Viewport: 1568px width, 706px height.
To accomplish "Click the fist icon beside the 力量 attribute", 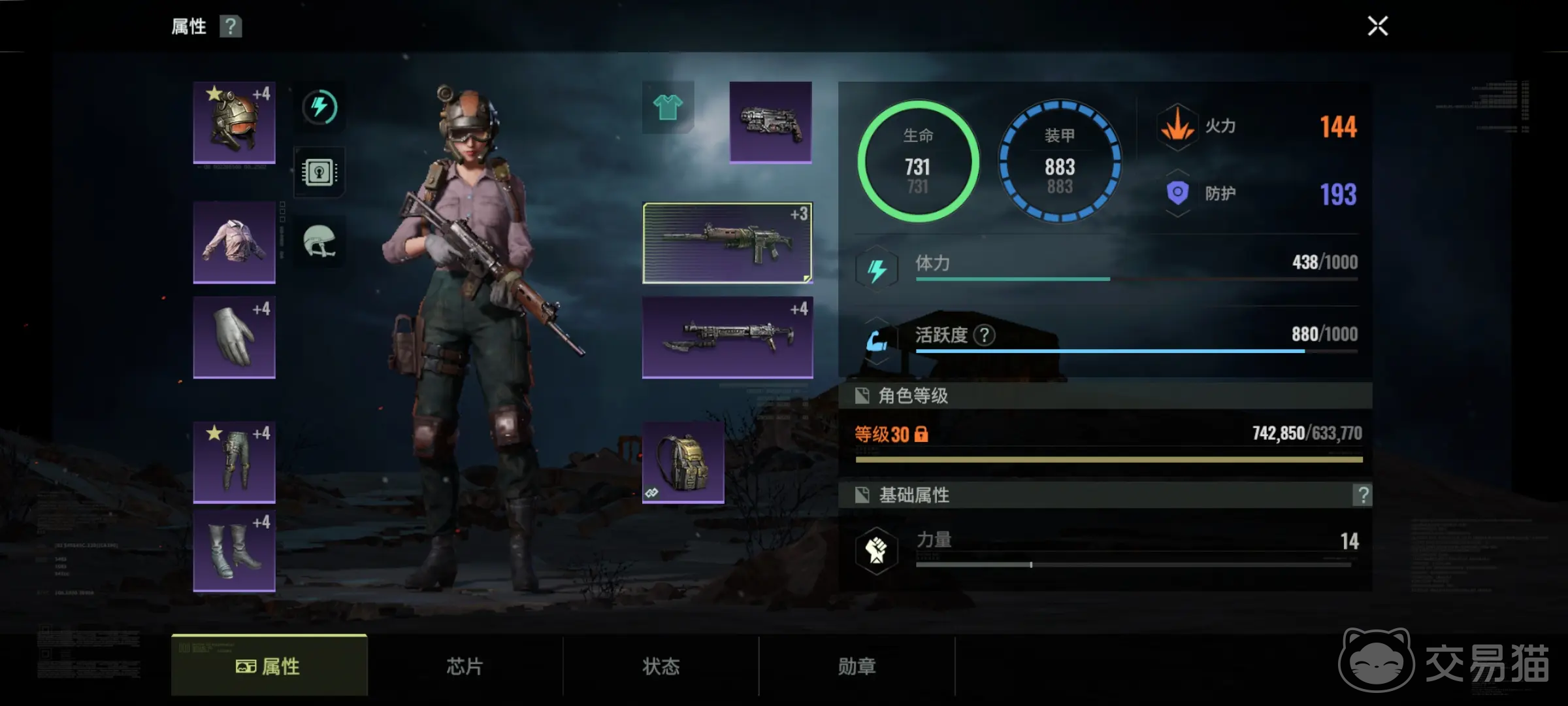I will pyautogui.click(x=877, y=549).
